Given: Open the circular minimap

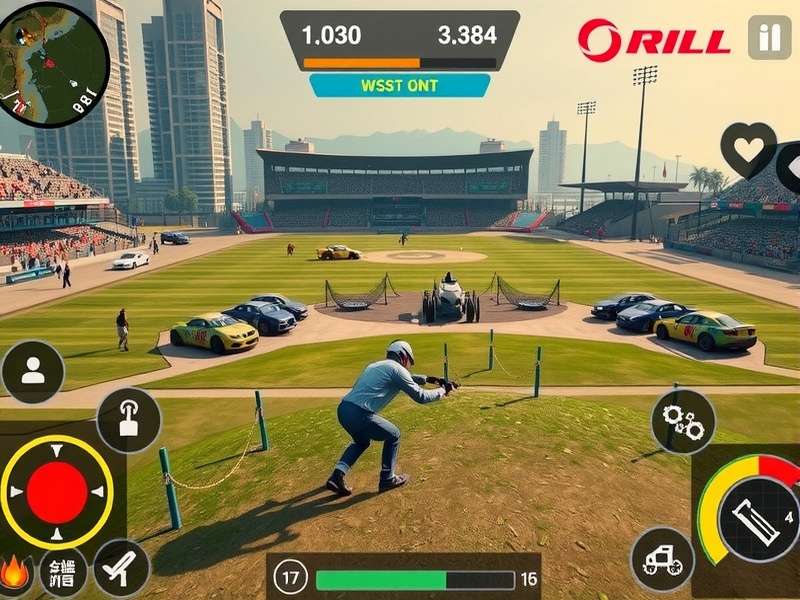Looking at the screenshot, I should click(53, 64).
